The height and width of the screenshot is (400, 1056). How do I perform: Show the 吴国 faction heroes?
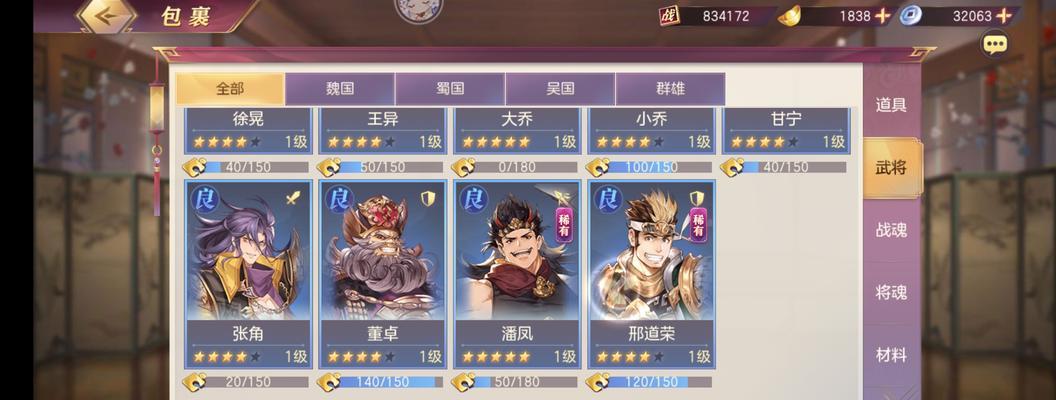tap(560, 88)
